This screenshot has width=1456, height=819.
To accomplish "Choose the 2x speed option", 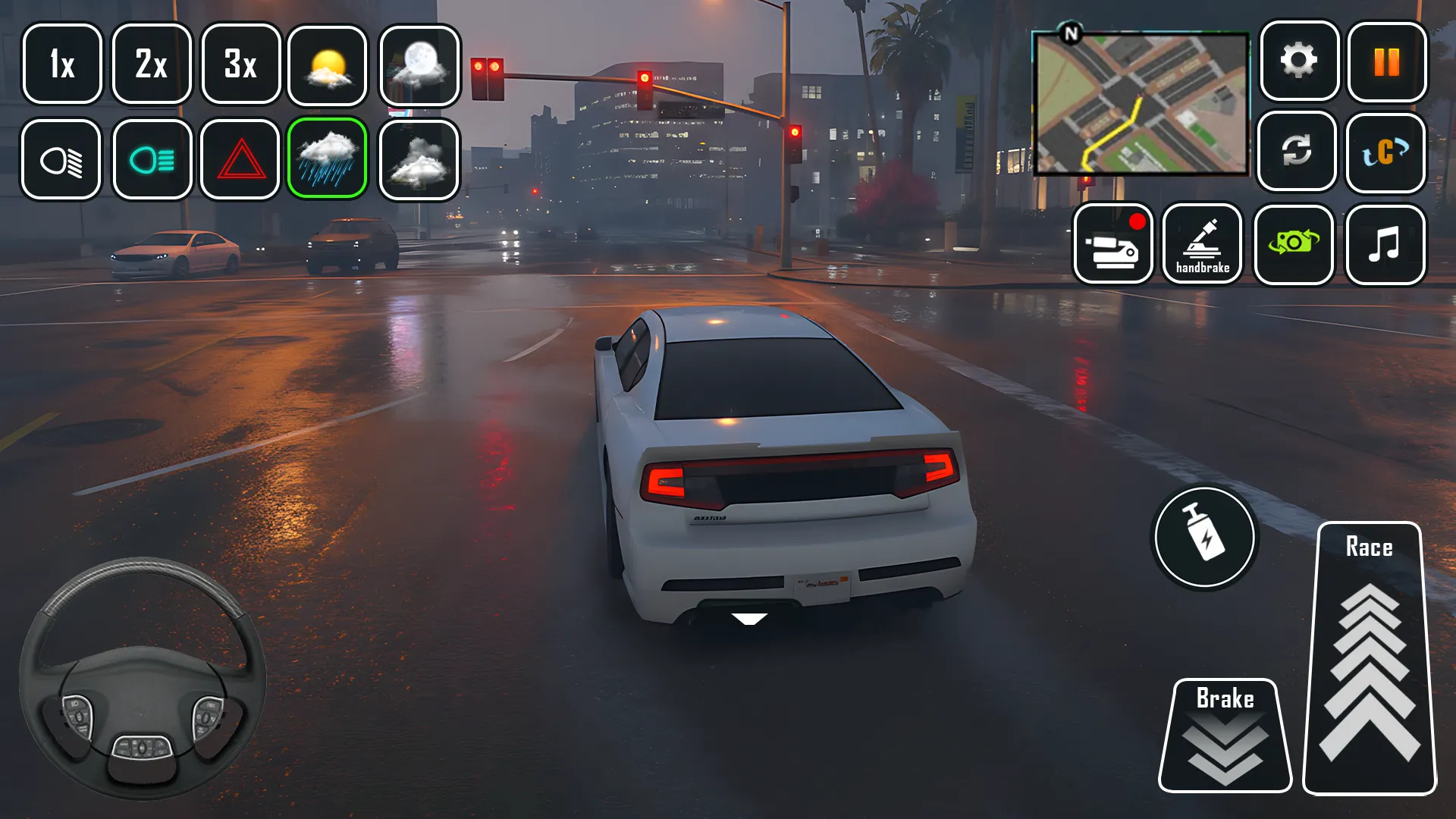I will (x=152, y=64).
